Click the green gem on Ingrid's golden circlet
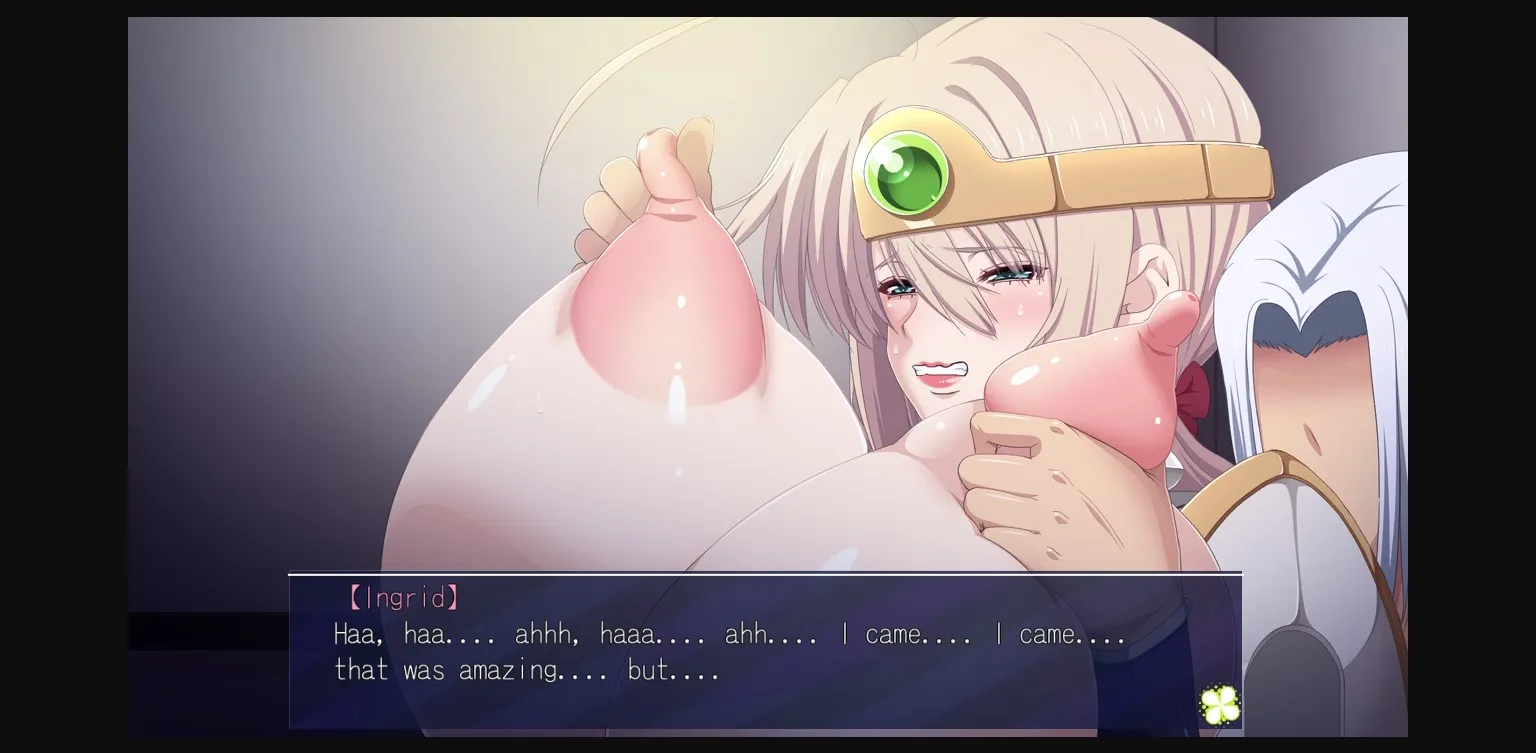The image size is (1536, 753). pyautogui.click(x=901, y=177)
